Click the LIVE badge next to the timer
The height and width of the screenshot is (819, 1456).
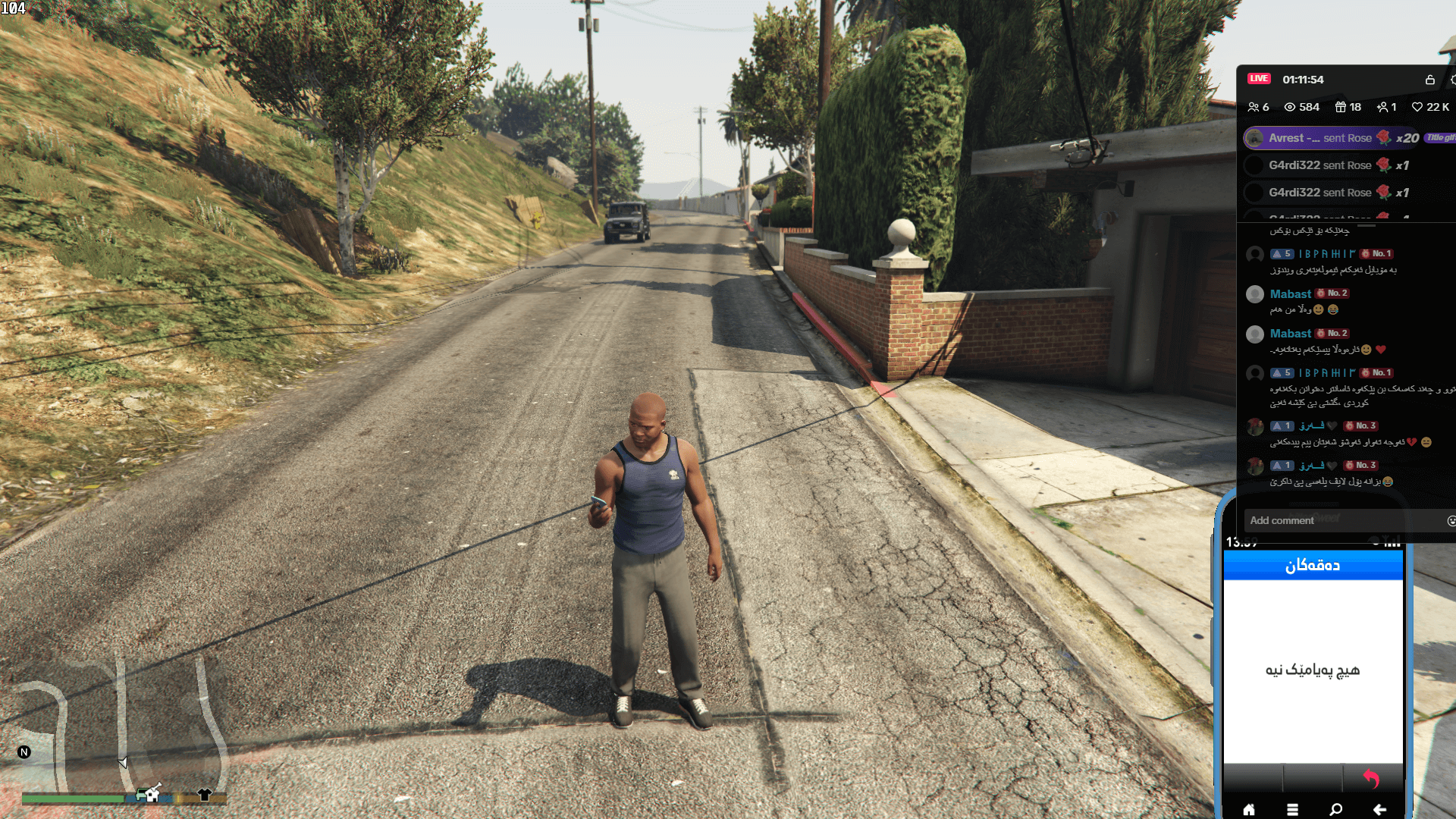click(1258, 79)
